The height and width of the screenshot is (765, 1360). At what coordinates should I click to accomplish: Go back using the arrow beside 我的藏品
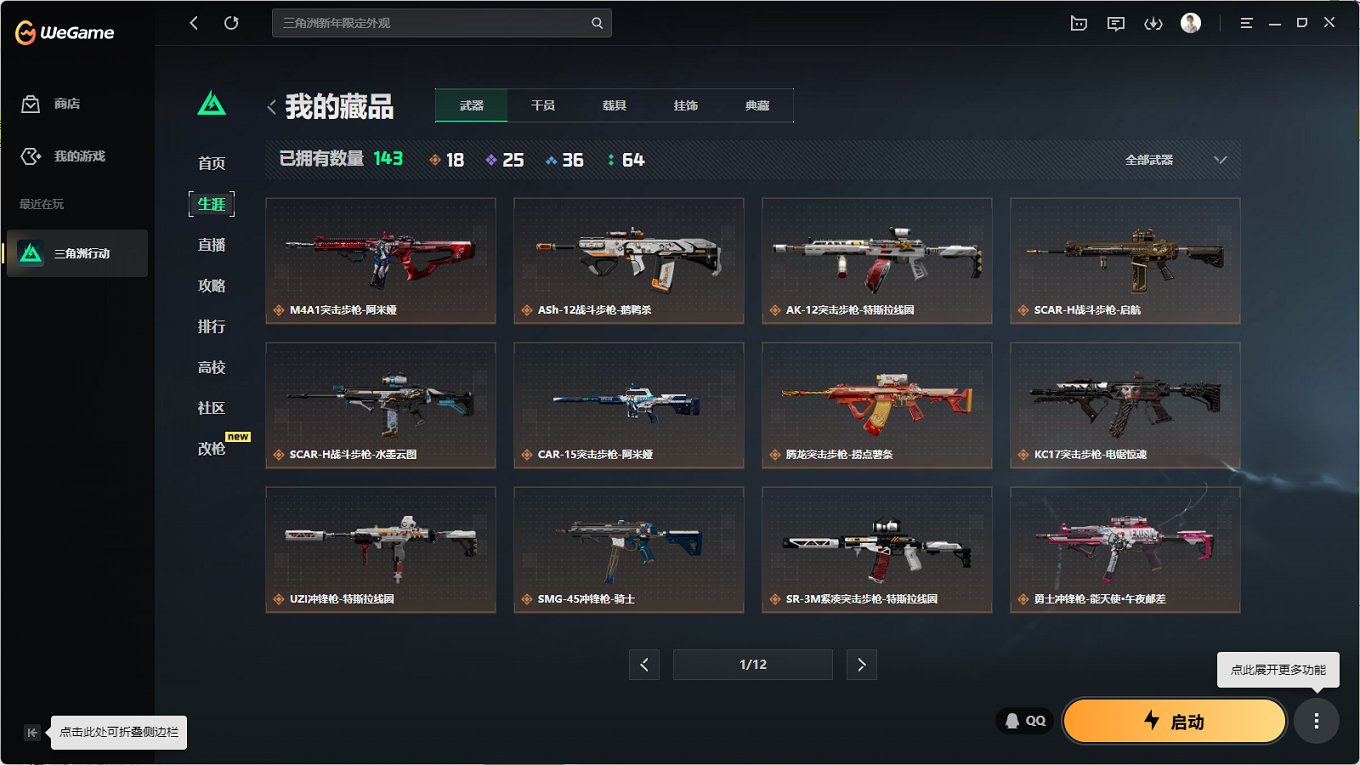[271, 104]
